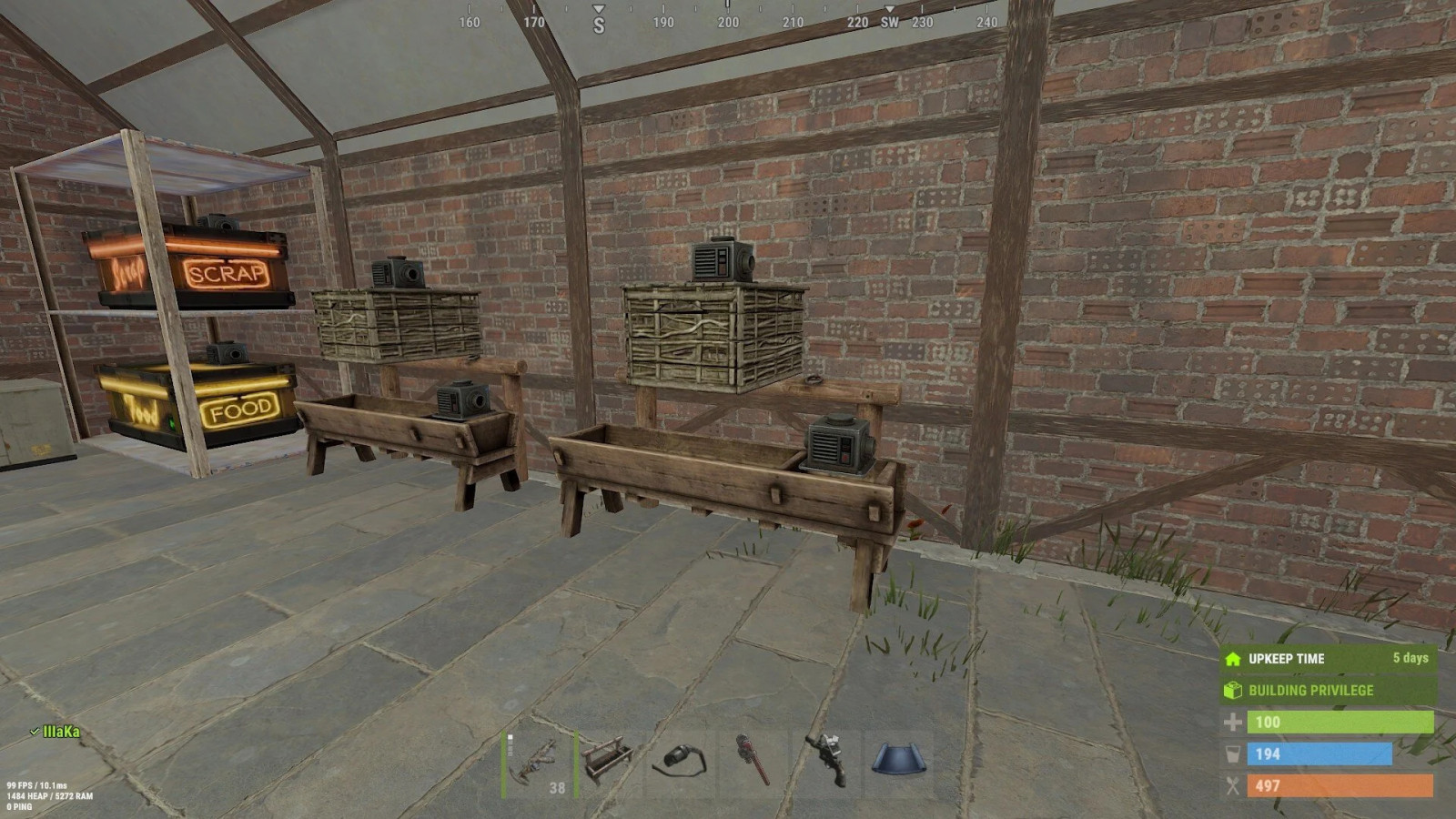Click the house icon on the Upkeep panel
This screenshot has width=1456, height=819.
coord(1233,659)
